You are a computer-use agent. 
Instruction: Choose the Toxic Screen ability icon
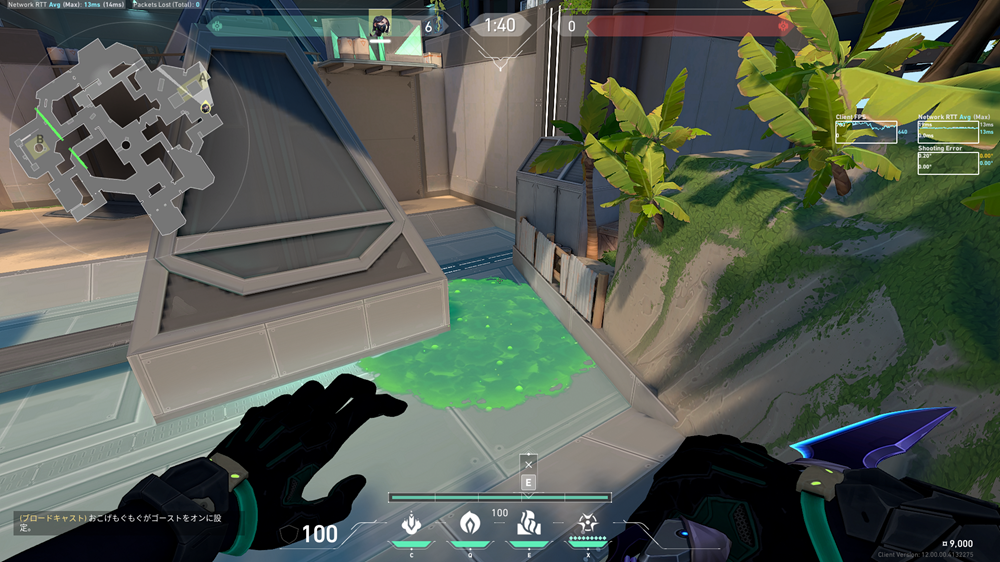coord(528,524)
